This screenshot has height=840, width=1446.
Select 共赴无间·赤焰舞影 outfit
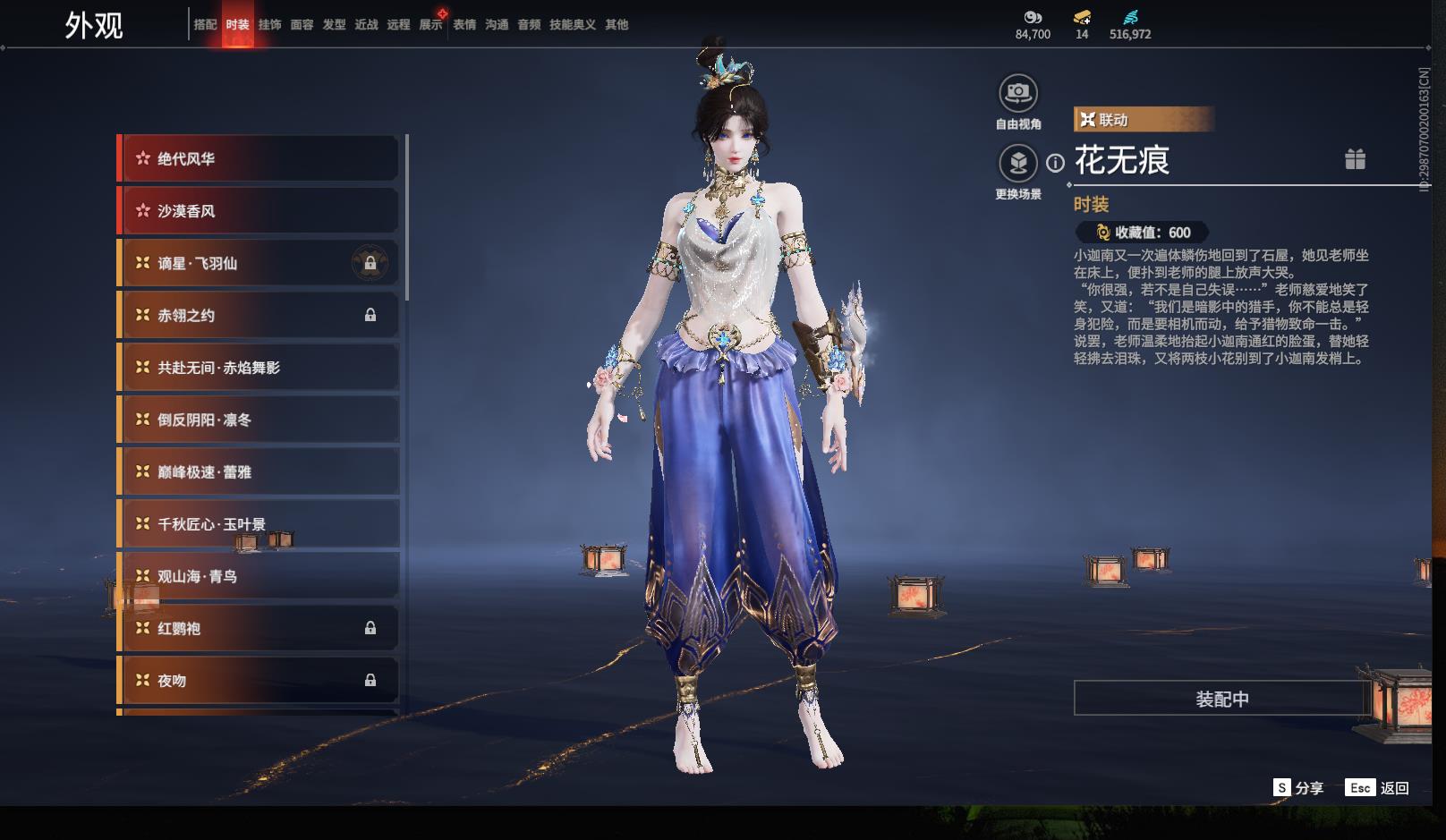point(259,368)
